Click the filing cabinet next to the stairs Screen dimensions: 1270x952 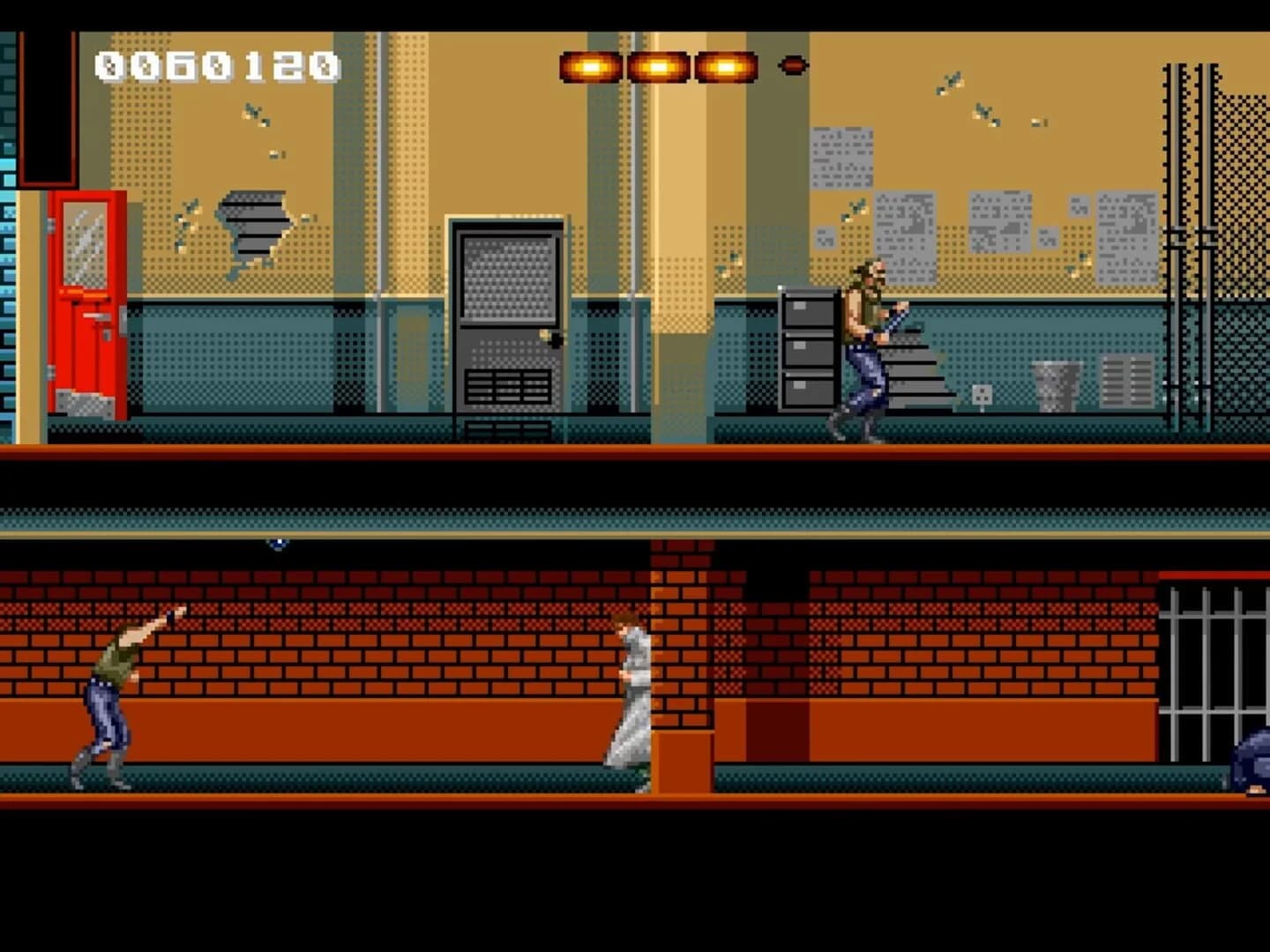click(807, 353)
